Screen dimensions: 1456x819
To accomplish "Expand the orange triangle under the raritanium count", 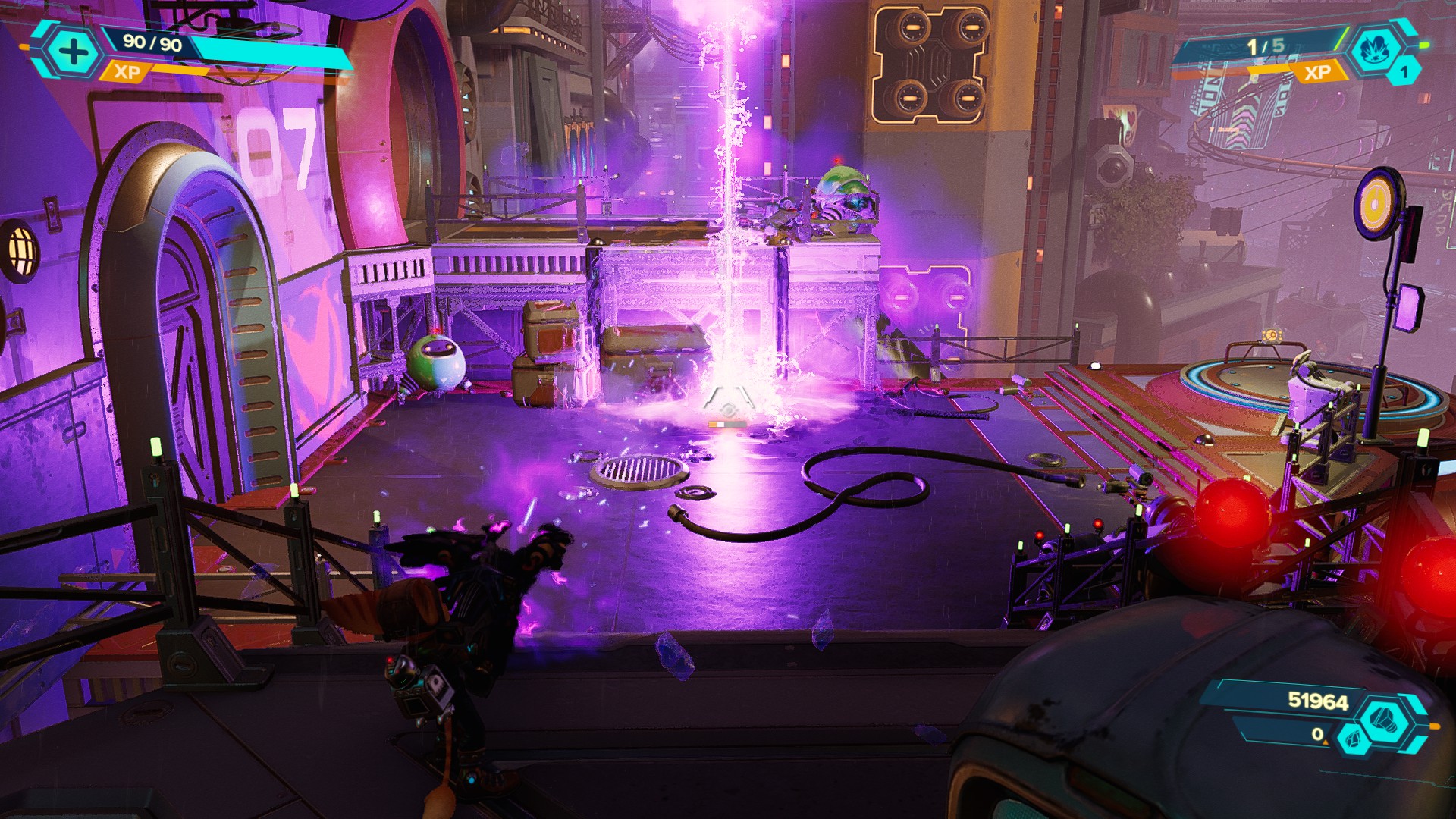I will tap(1326, 742).
